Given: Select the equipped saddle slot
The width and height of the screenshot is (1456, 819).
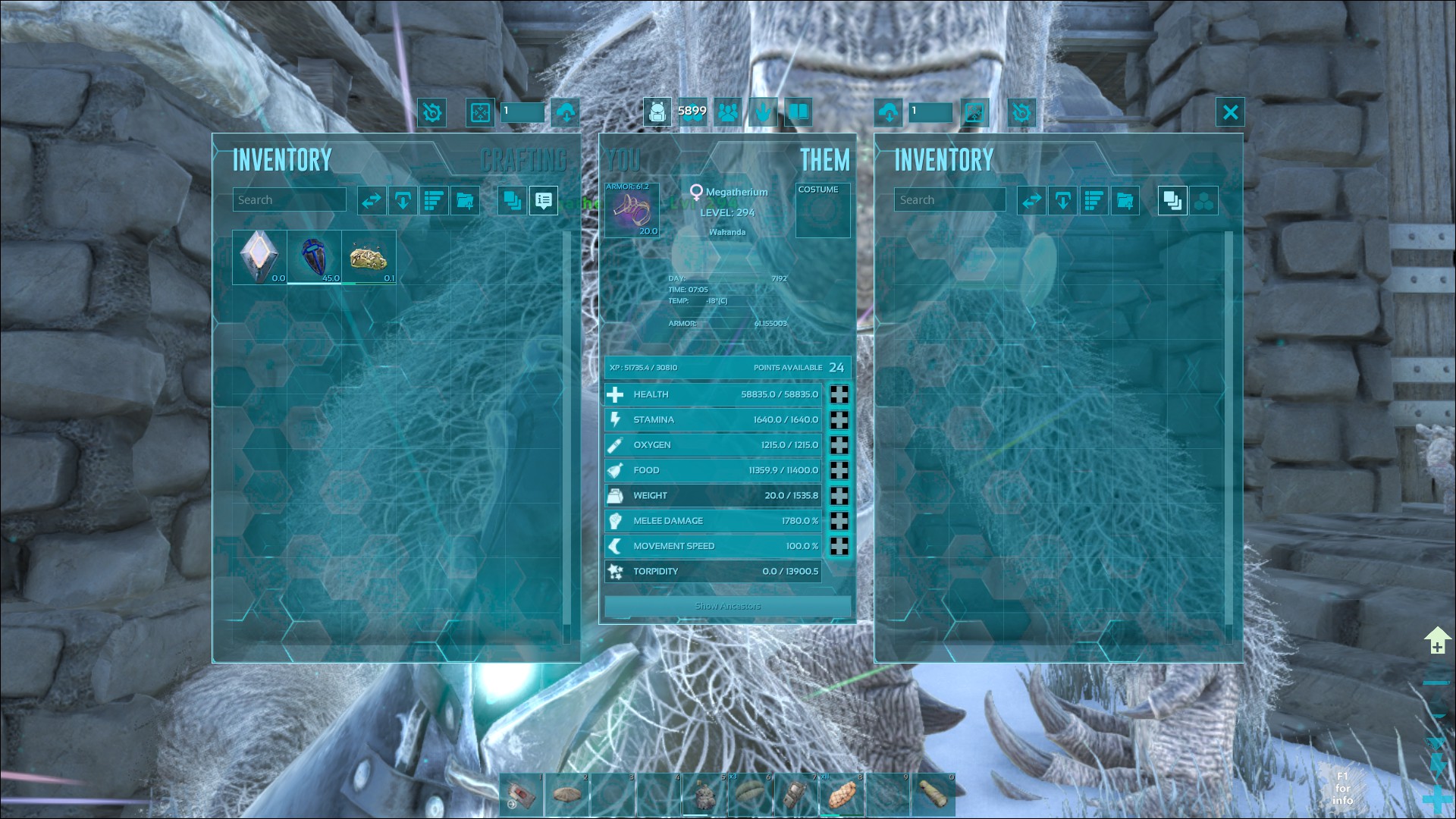Looking at the screenshot, I should point(632,210).
